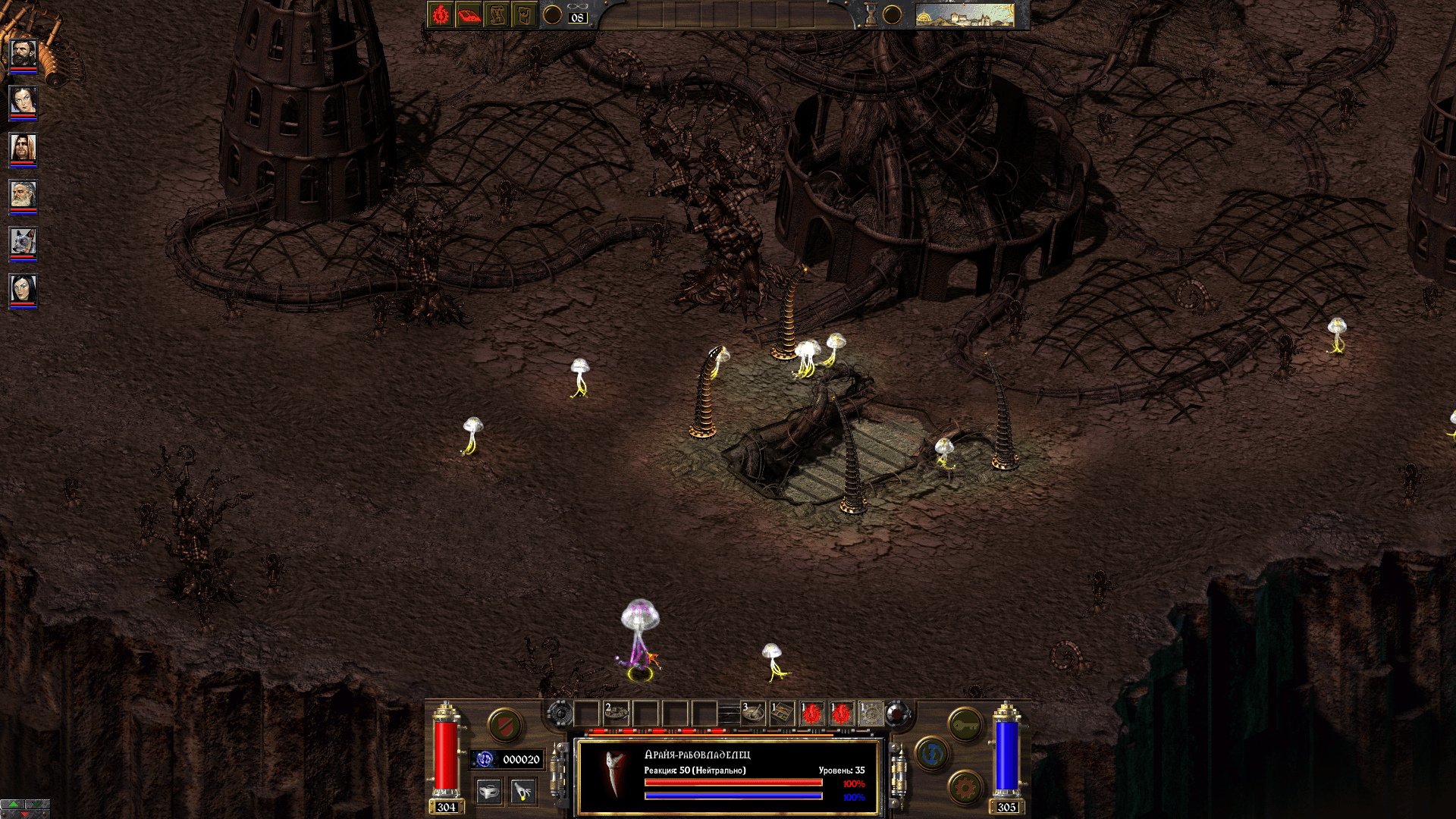This screenshot has width=1456, height=819.
Task: Select the red spell icon in the hotkey bar
Action: (x=811, y=714)
